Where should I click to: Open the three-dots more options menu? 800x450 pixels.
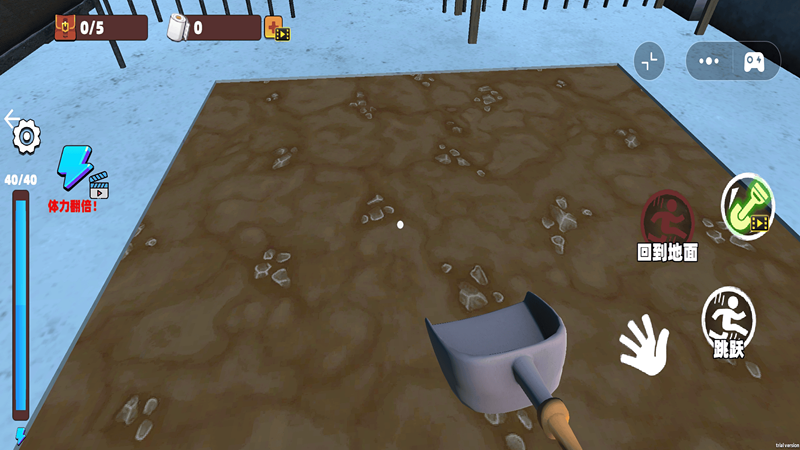click(x=710, y=61)
